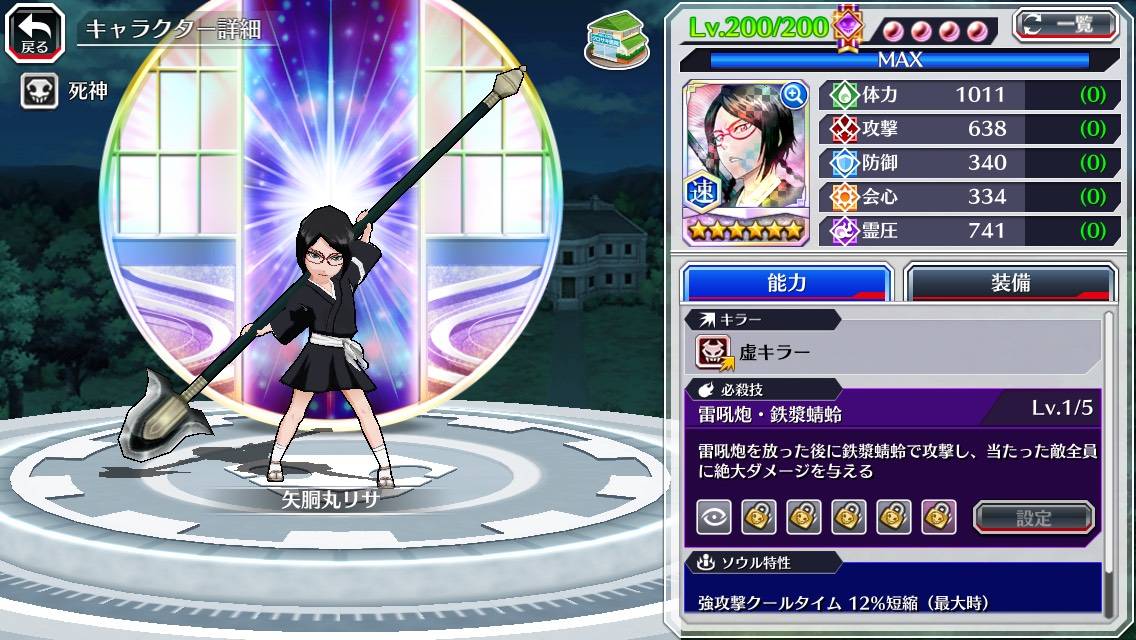Click the 設定 button for special move
The height and width of the screenshot is (640, 1136).
pos(1034,518)
